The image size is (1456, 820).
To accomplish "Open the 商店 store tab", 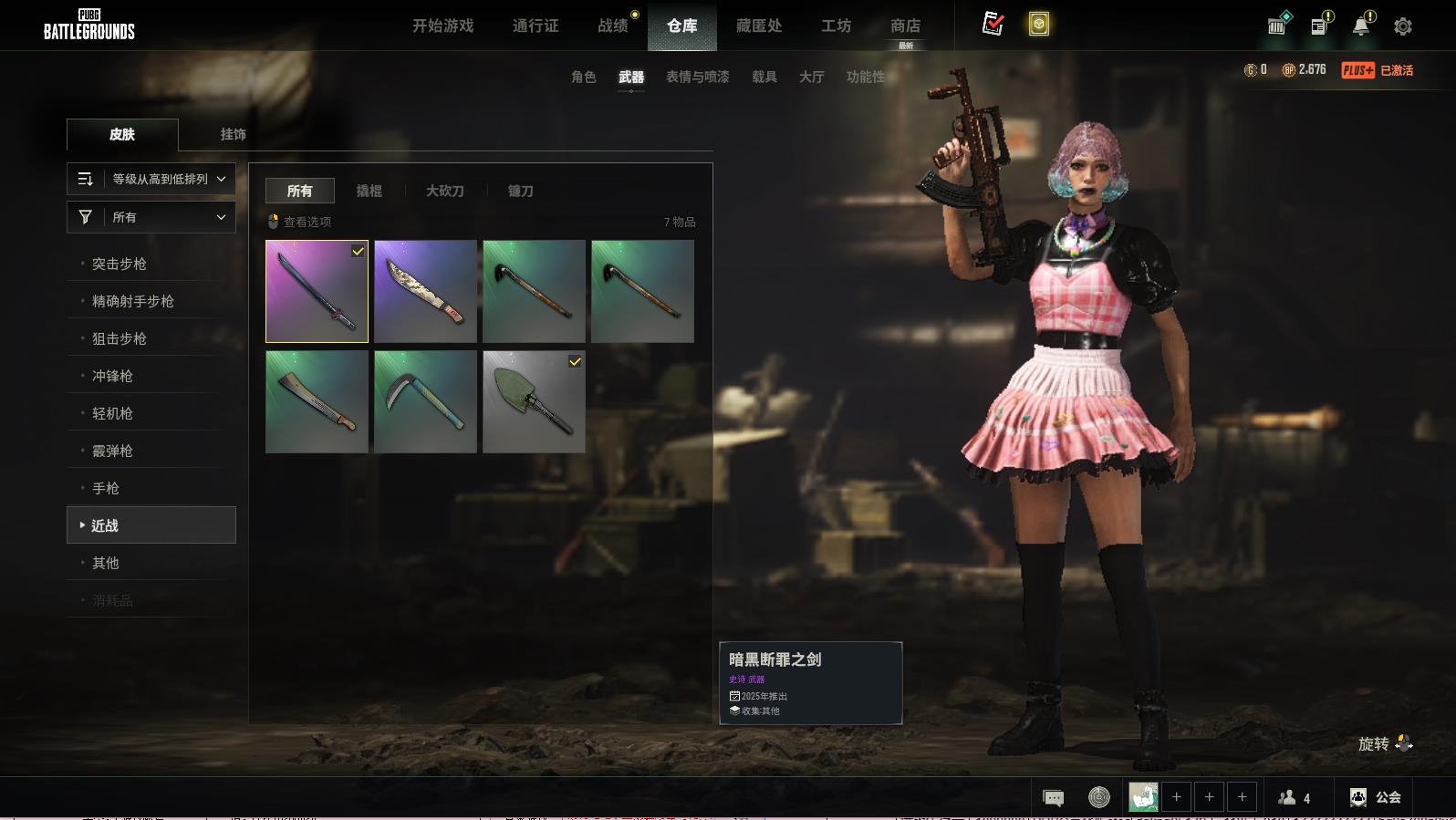I will click(905, 26).
